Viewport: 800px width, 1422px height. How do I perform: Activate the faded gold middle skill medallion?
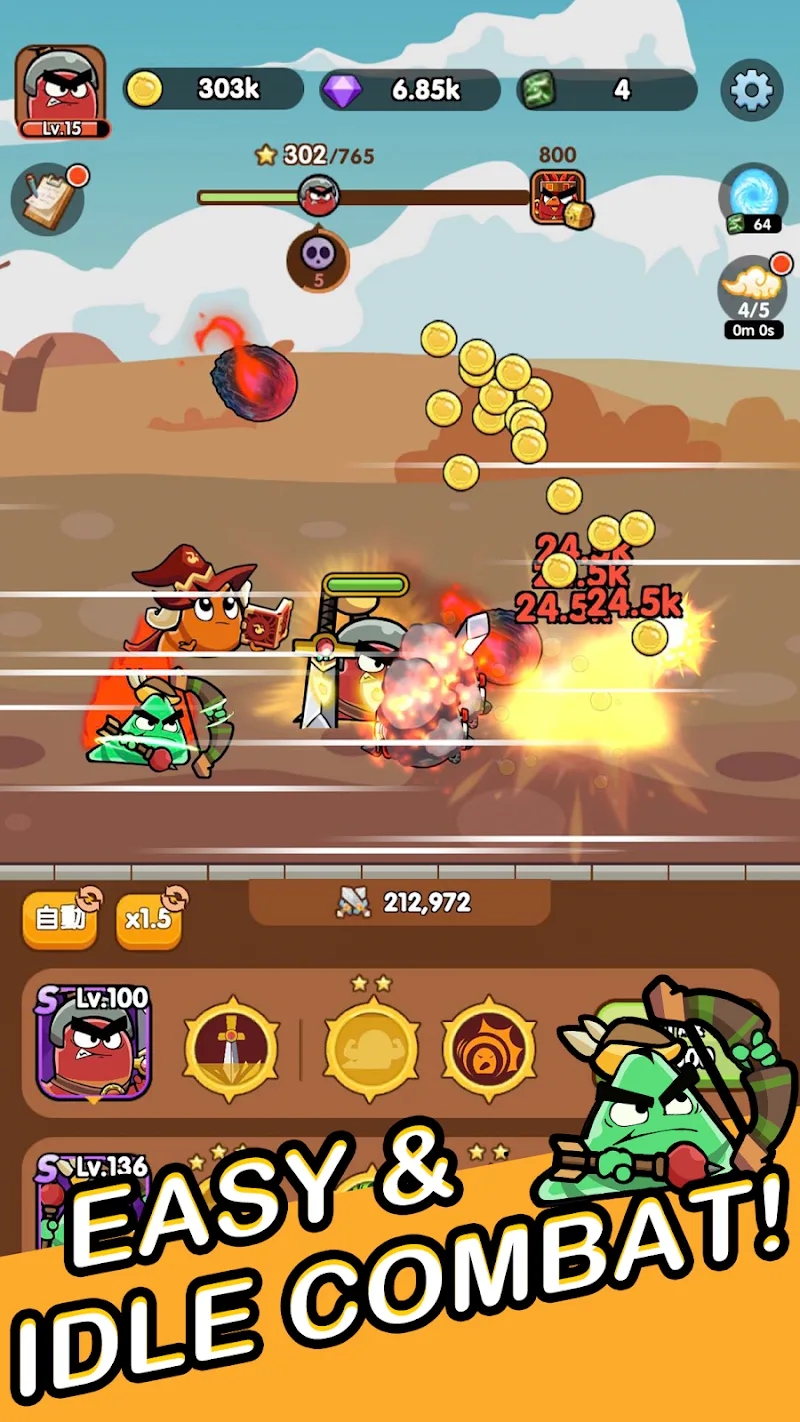[x=371, y=1048]
